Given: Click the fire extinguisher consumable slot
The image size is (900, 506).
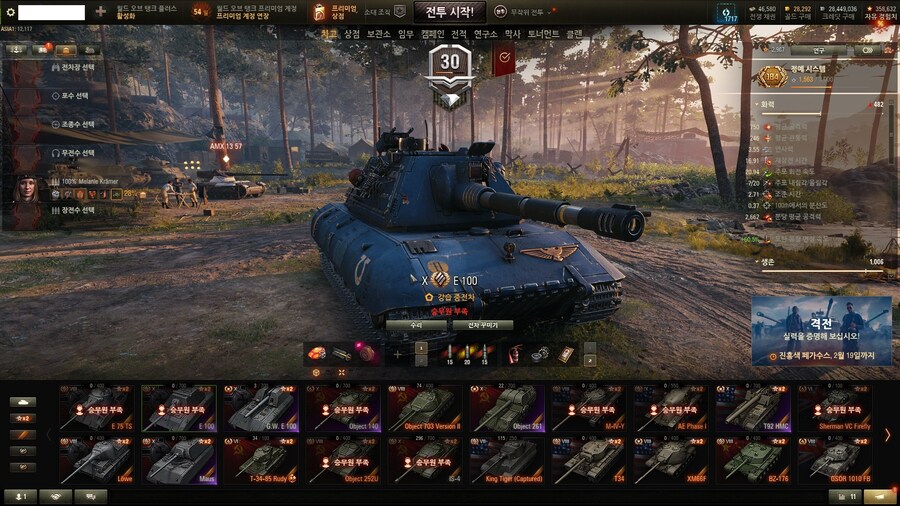Looking at the screenshot, I should point(515,353).
